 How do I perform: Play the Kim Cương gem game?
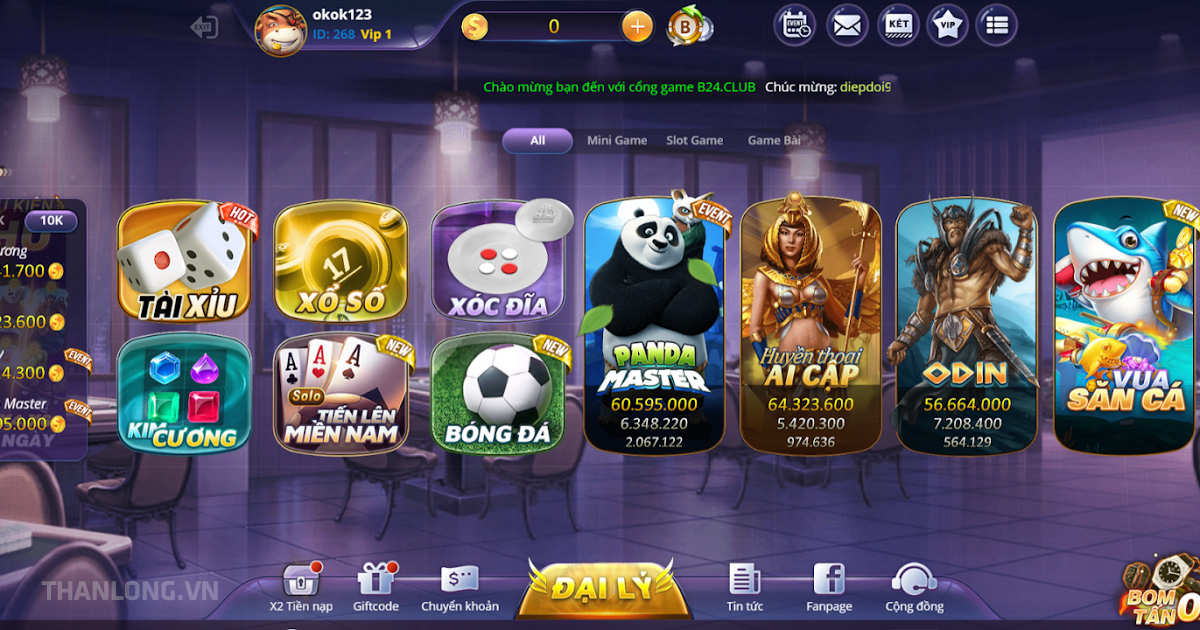[x=182, y=394]
